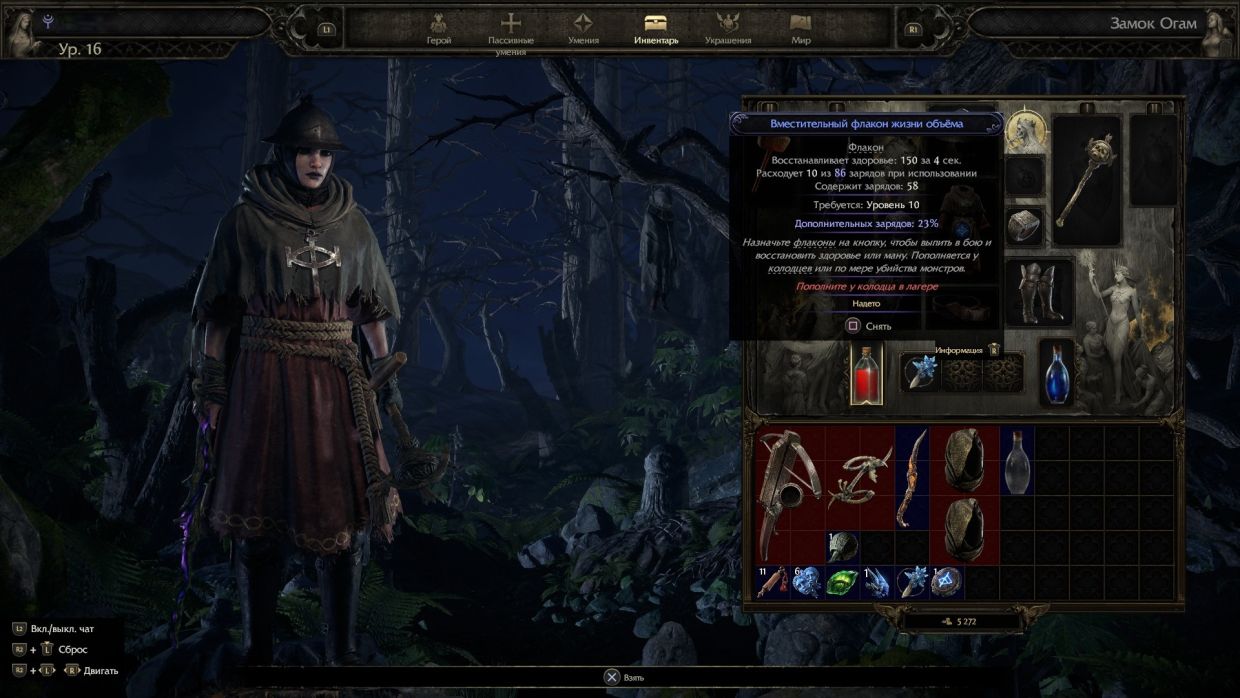The height and width of the screenshot is (698, 1240).
Task: Select the equipped ring slot
Action: coord(1025,227)
